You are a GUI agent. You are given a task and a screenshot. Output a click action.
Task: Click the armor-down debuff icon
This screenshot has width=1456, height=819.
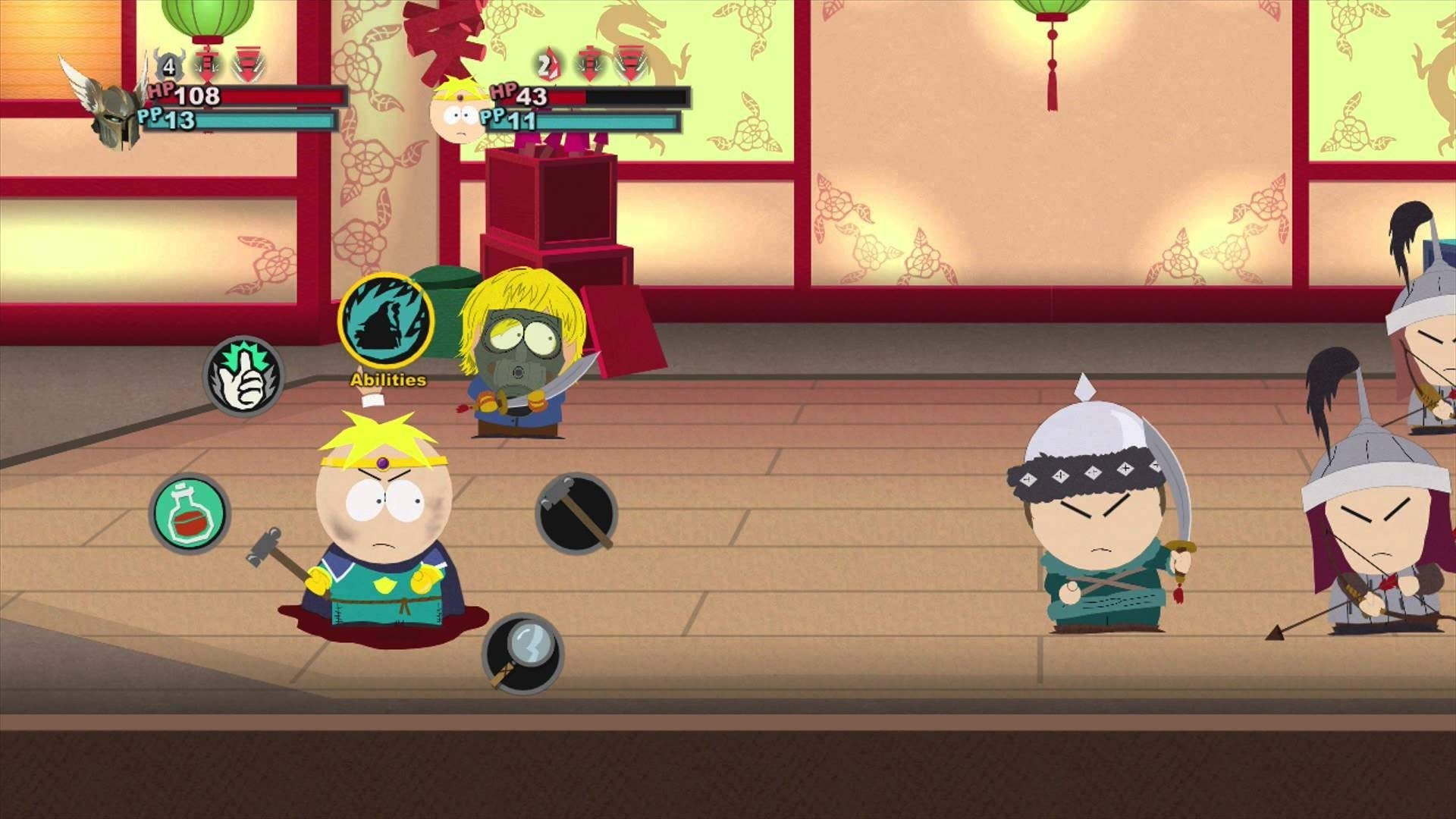pos(248,62)
